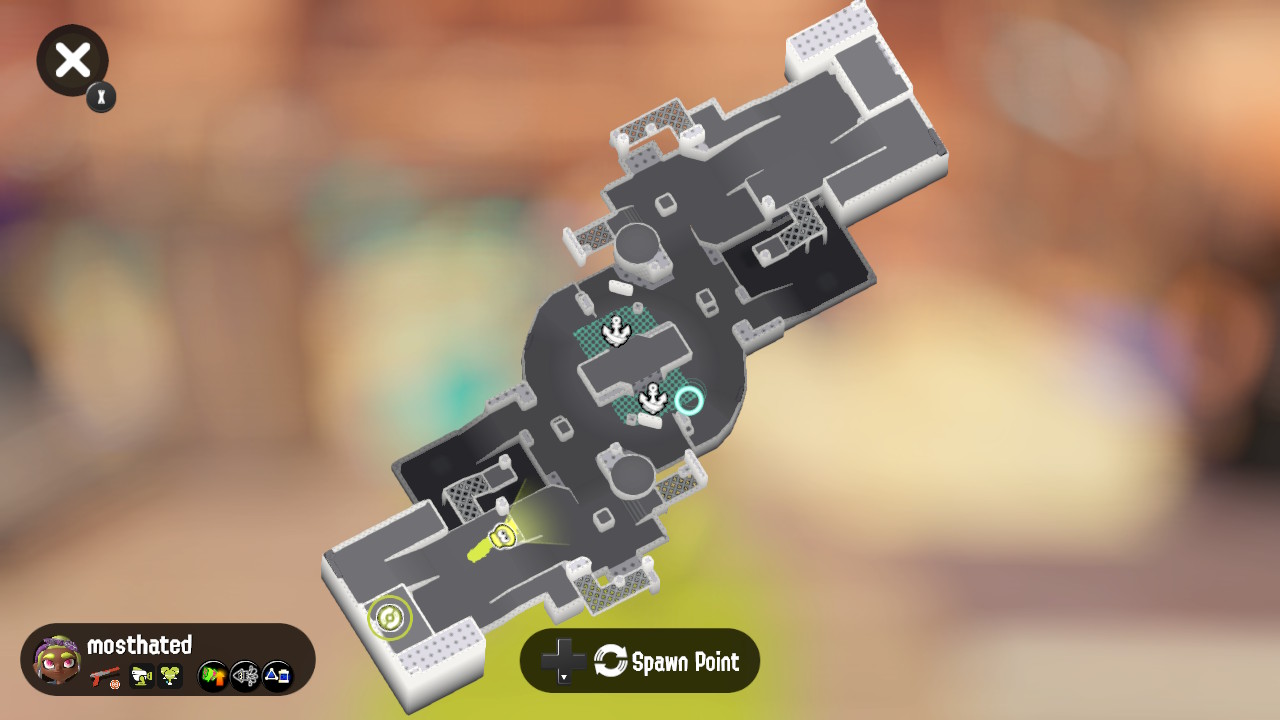Click the sub weapon icon beside the weapon
This screenshot has width=1280, height=720.
click(x=141, y=677)
